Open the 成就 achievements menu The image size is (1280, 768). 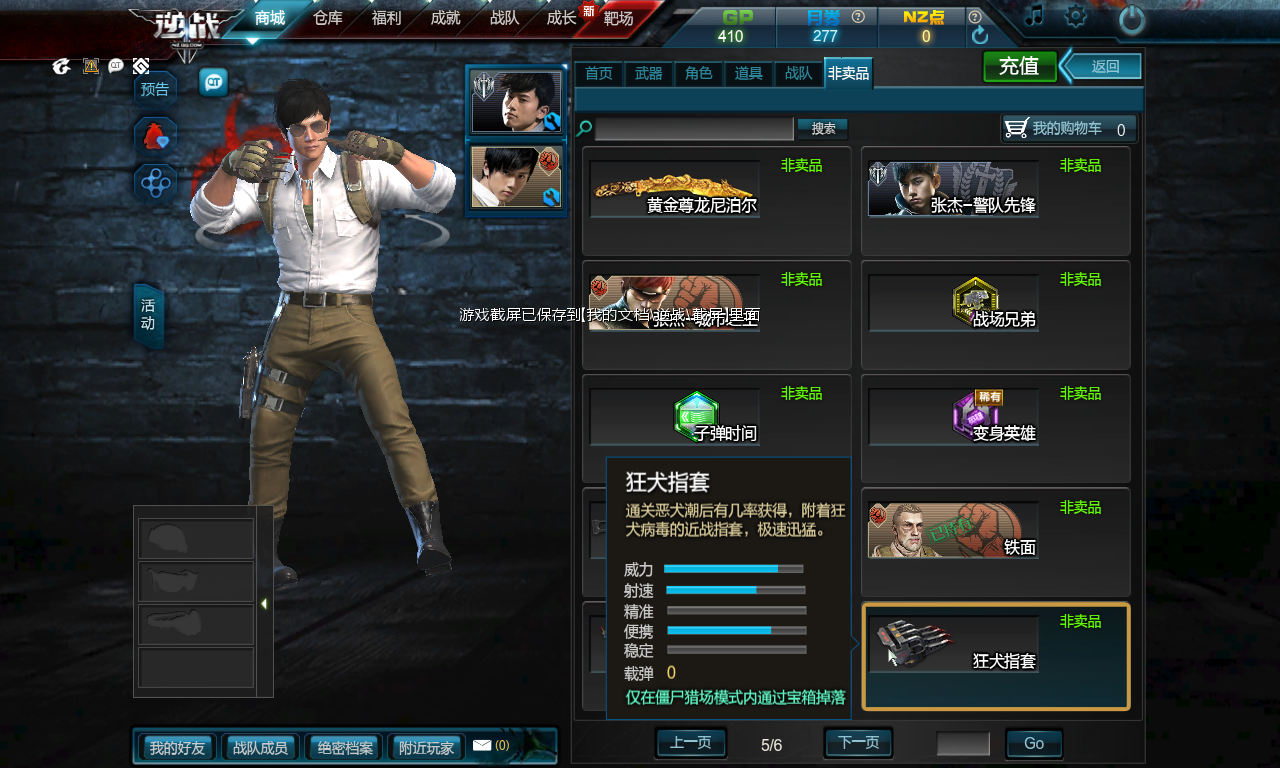[445, 17]
